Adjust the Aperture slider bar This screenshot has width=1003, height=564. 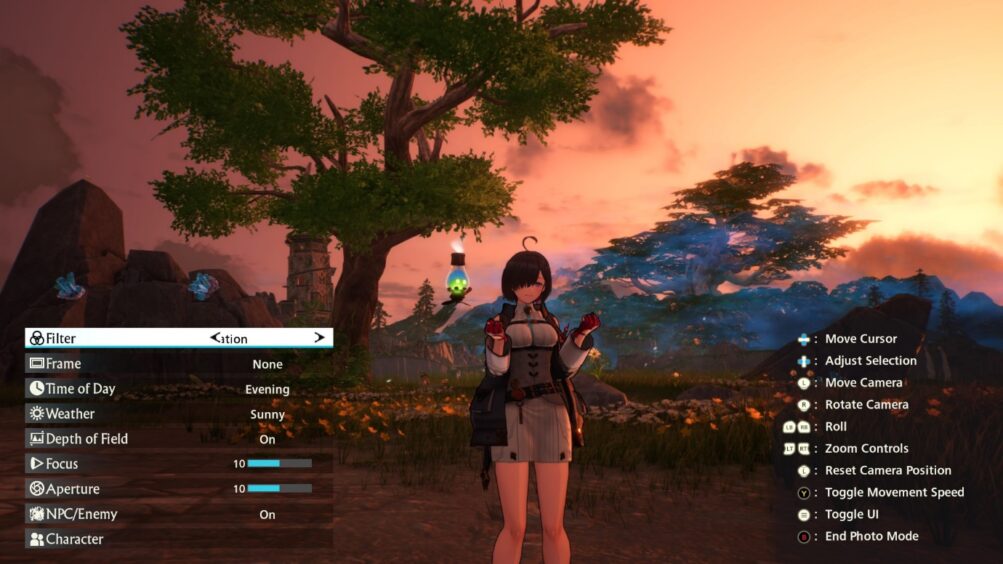(279, 489)
